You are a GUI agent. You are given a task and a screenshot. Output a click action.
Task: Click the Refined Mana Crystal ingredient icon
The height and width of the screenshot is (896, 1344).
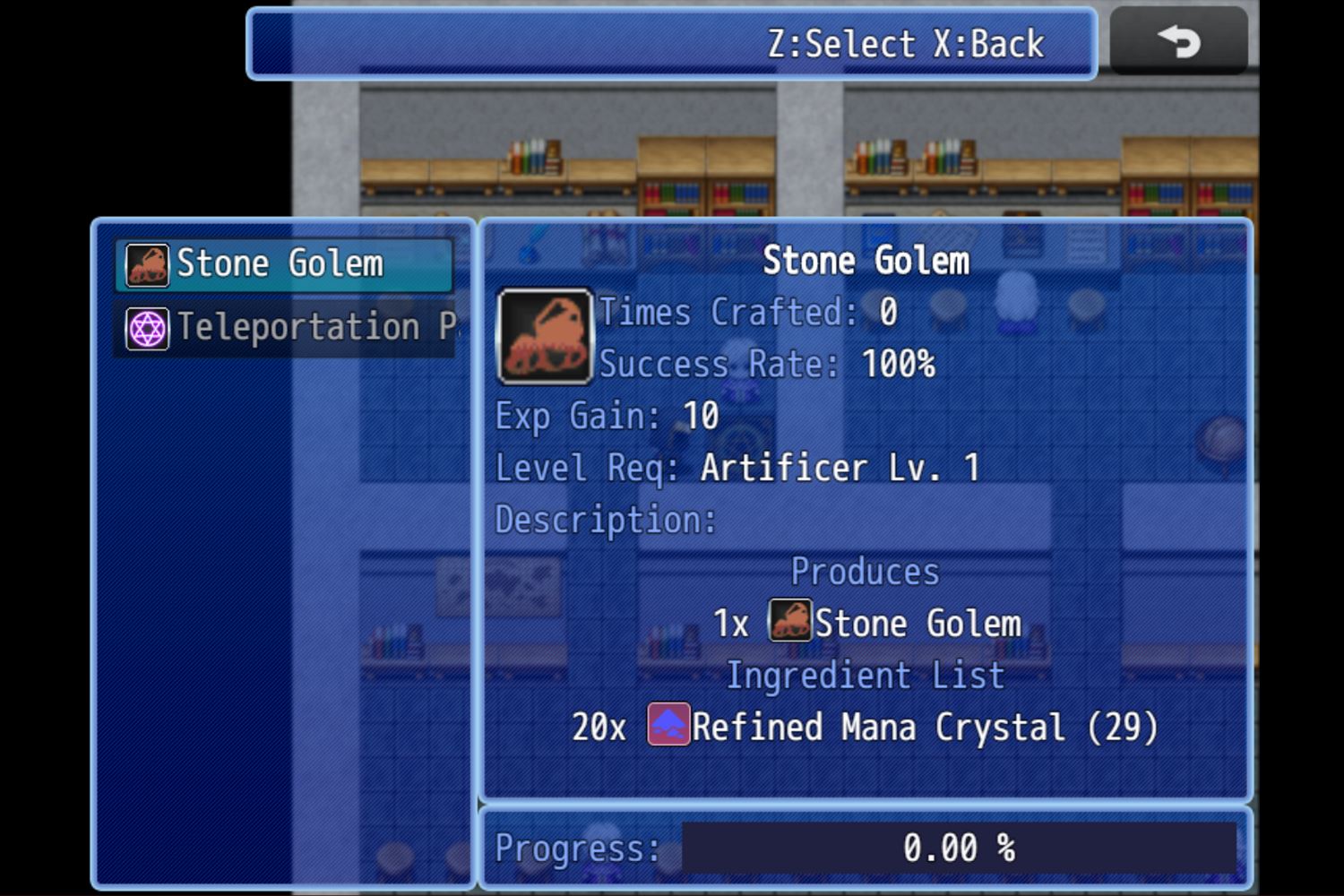pos(667,726)
